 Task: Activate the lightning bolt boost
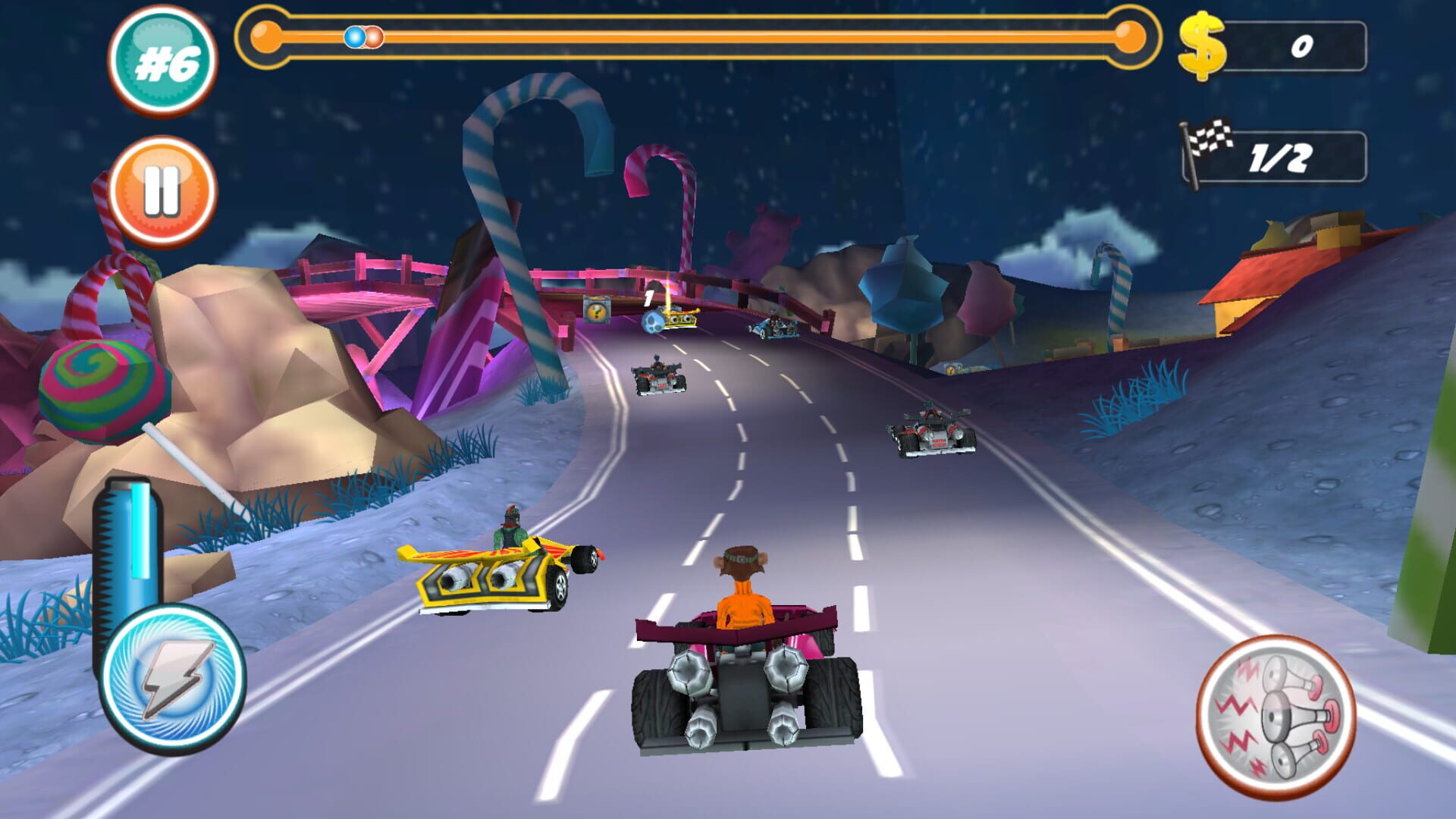(x=173, y=679)
